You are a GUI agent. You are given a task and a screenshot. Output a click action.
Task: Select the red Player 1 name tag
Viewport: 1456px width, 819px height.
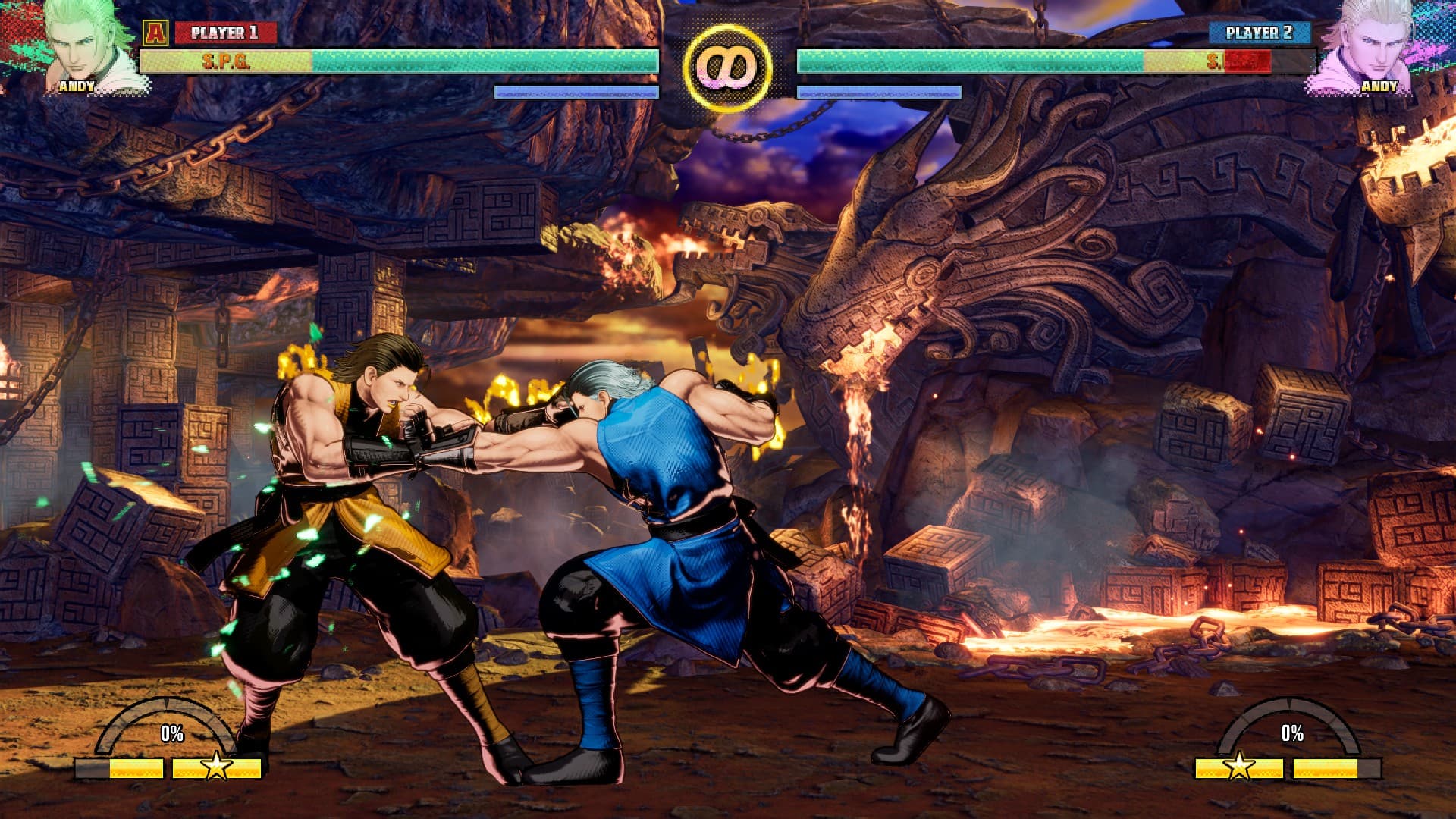224,33
